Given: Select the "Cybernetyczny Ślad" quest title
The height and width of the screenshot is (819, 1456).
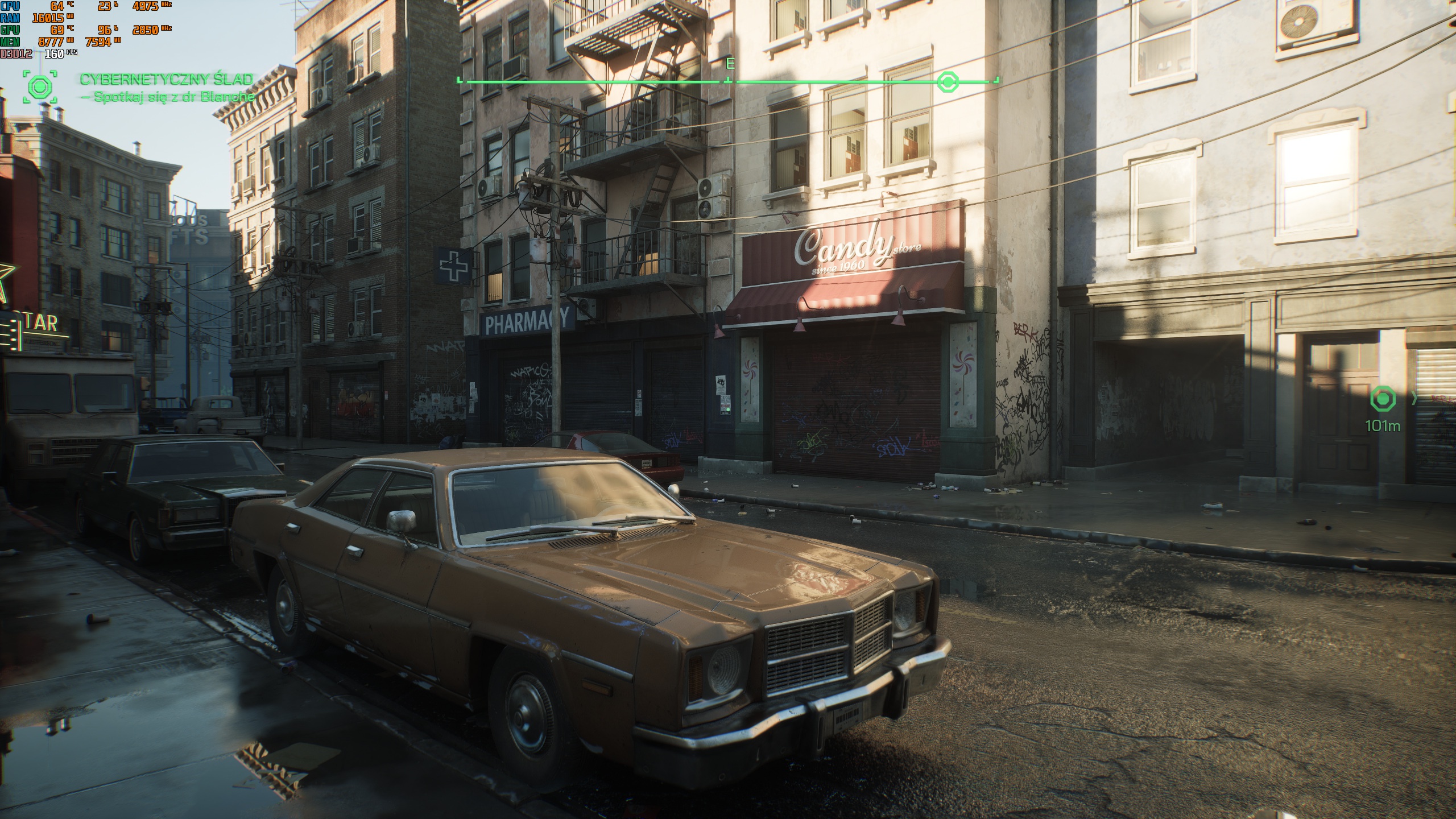Looking at the screenshot, I should (166, 79).
